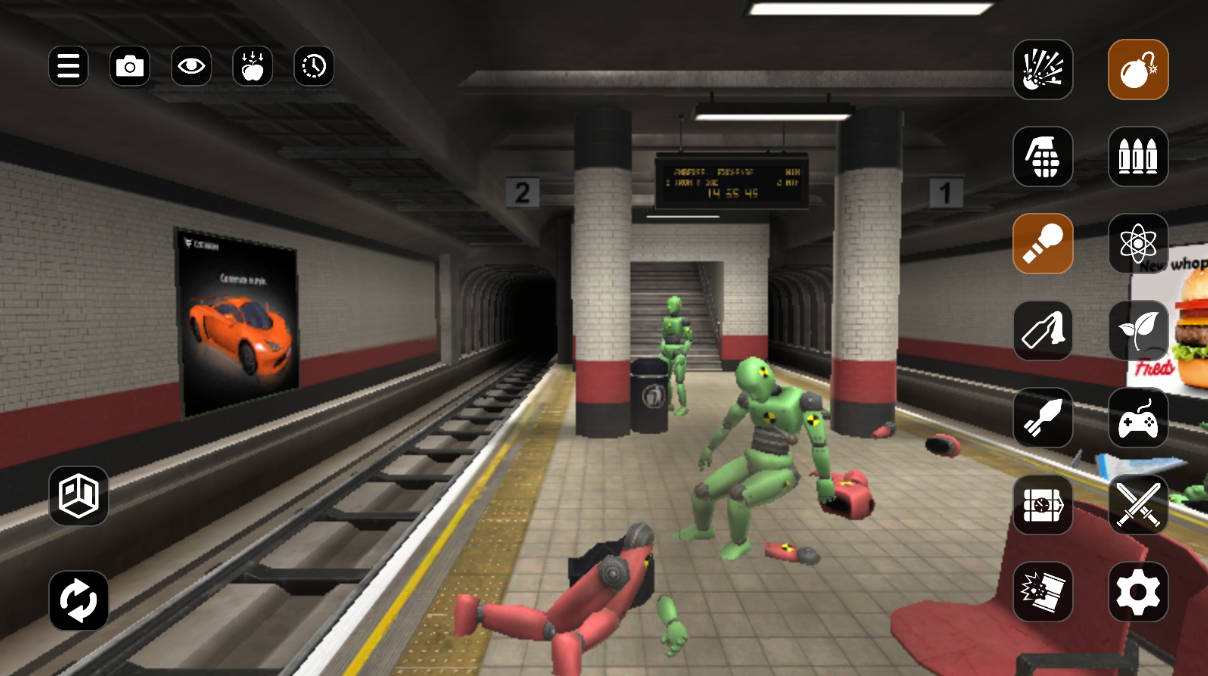Click the leaf nature icon
Image resolution: width=1208 pixels, height=676 pixels.
[1138, 330]
